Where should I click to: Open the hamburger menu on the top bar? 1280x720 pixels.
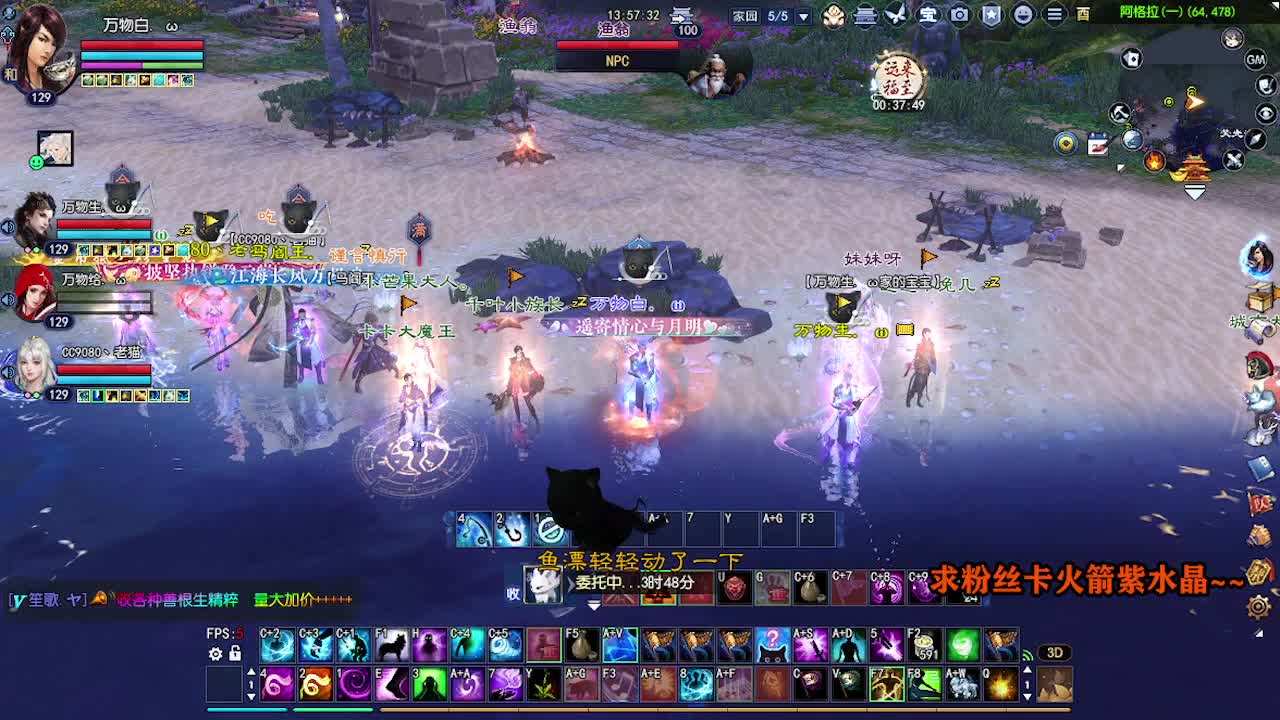(x=1055, y=16)
